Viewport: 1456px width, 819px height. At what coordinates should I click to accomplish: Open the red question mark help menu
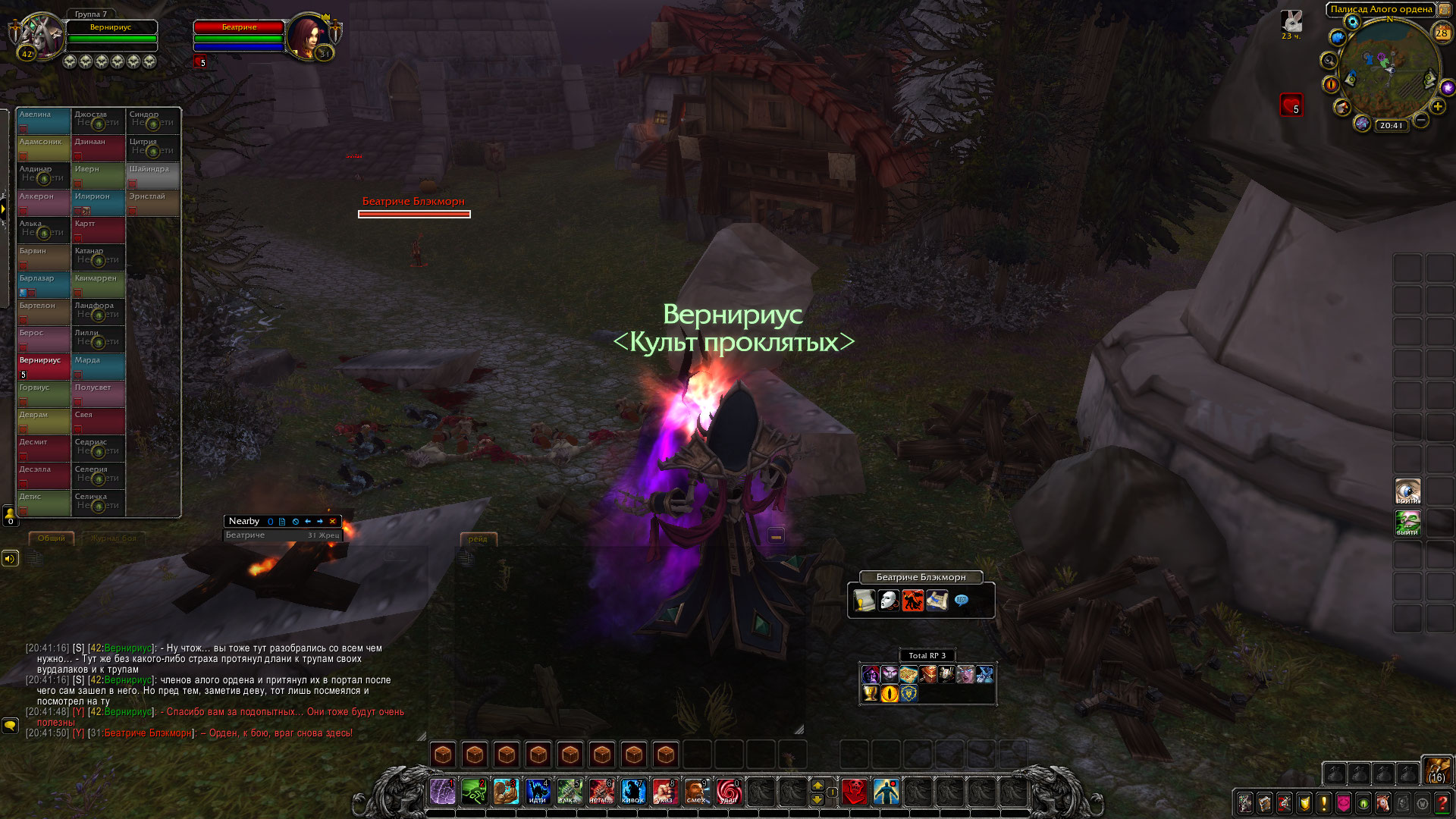pyautogui.click(x=1442, y=802)
